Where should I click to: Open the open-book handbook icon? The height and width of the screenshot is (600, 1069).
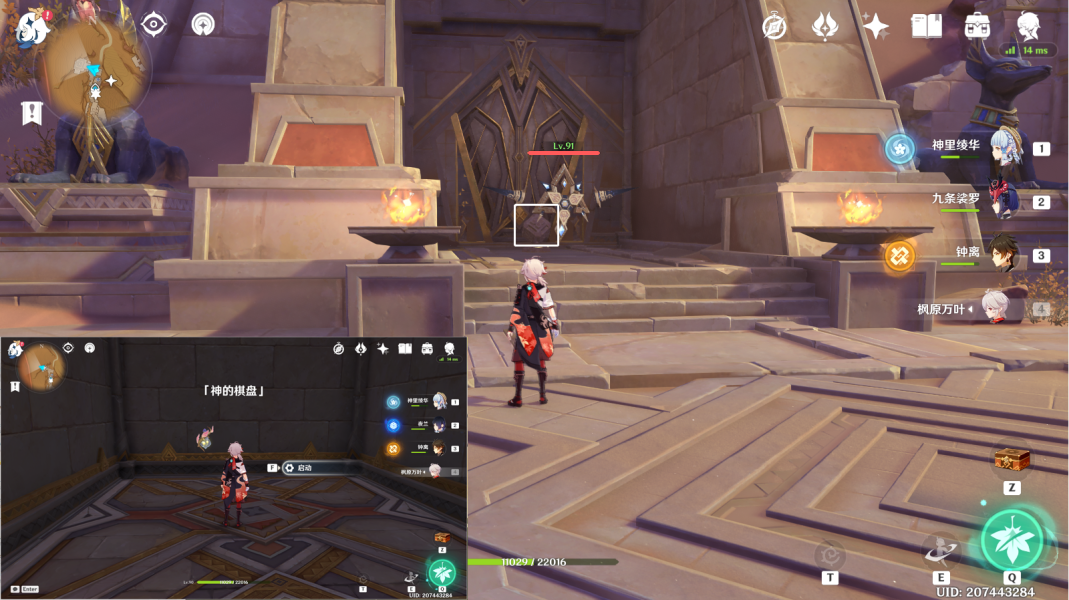(926, 27)
